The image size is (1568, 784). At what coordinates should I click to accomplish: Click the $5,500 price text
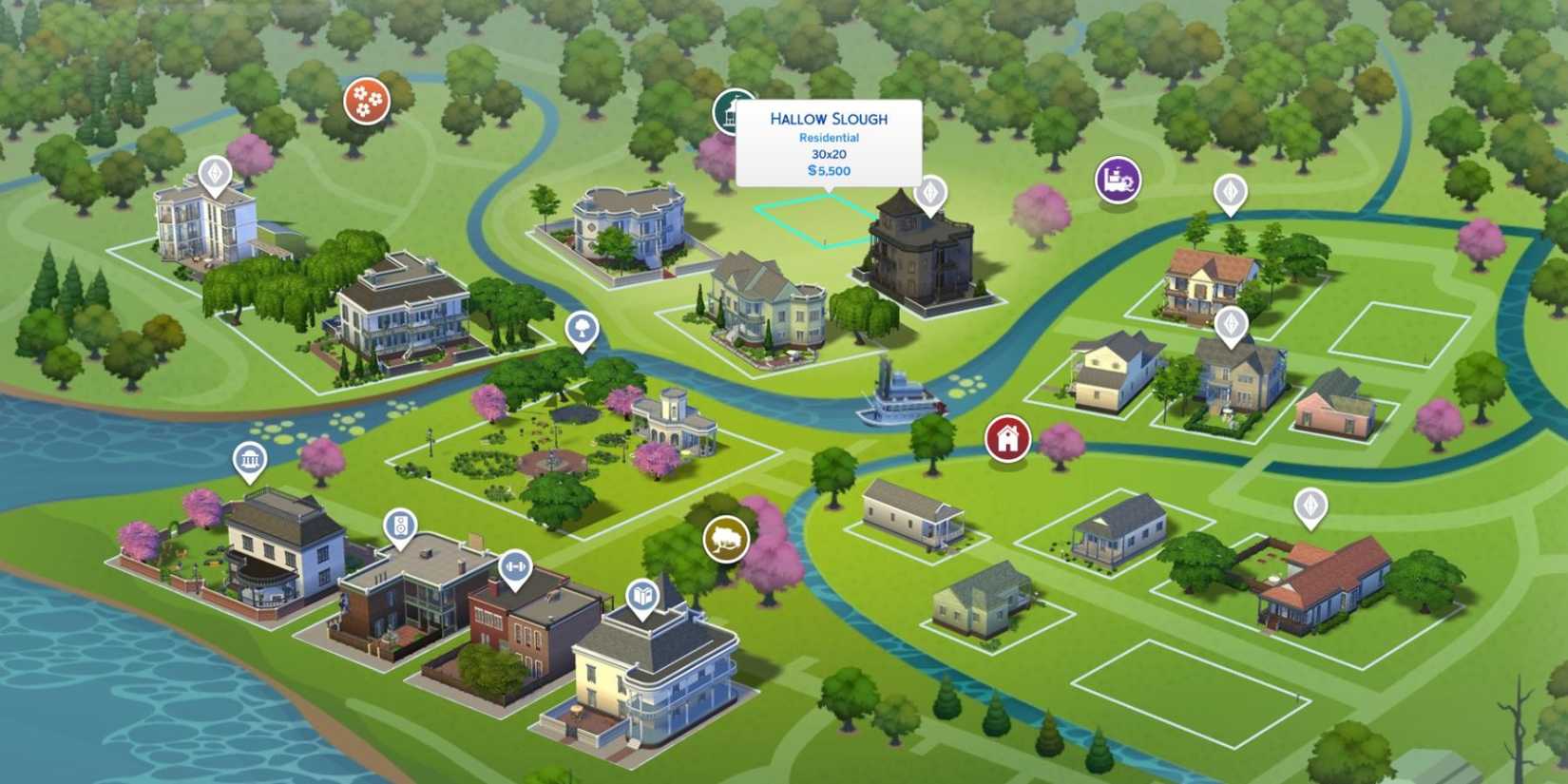pyautogui.click(x=830, y=171)
